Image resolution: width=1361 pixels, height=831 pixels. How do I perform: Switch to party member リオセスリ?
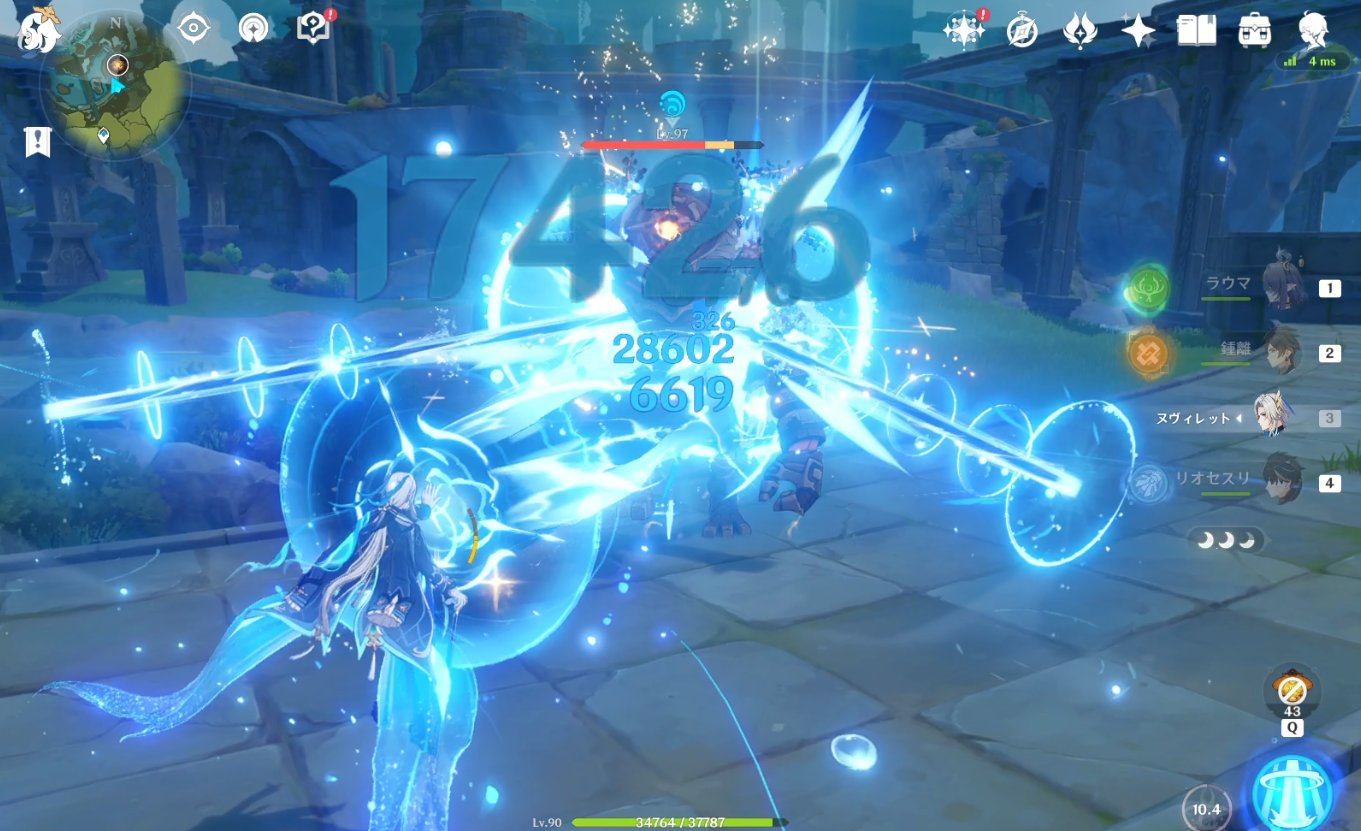(1278, 482)
